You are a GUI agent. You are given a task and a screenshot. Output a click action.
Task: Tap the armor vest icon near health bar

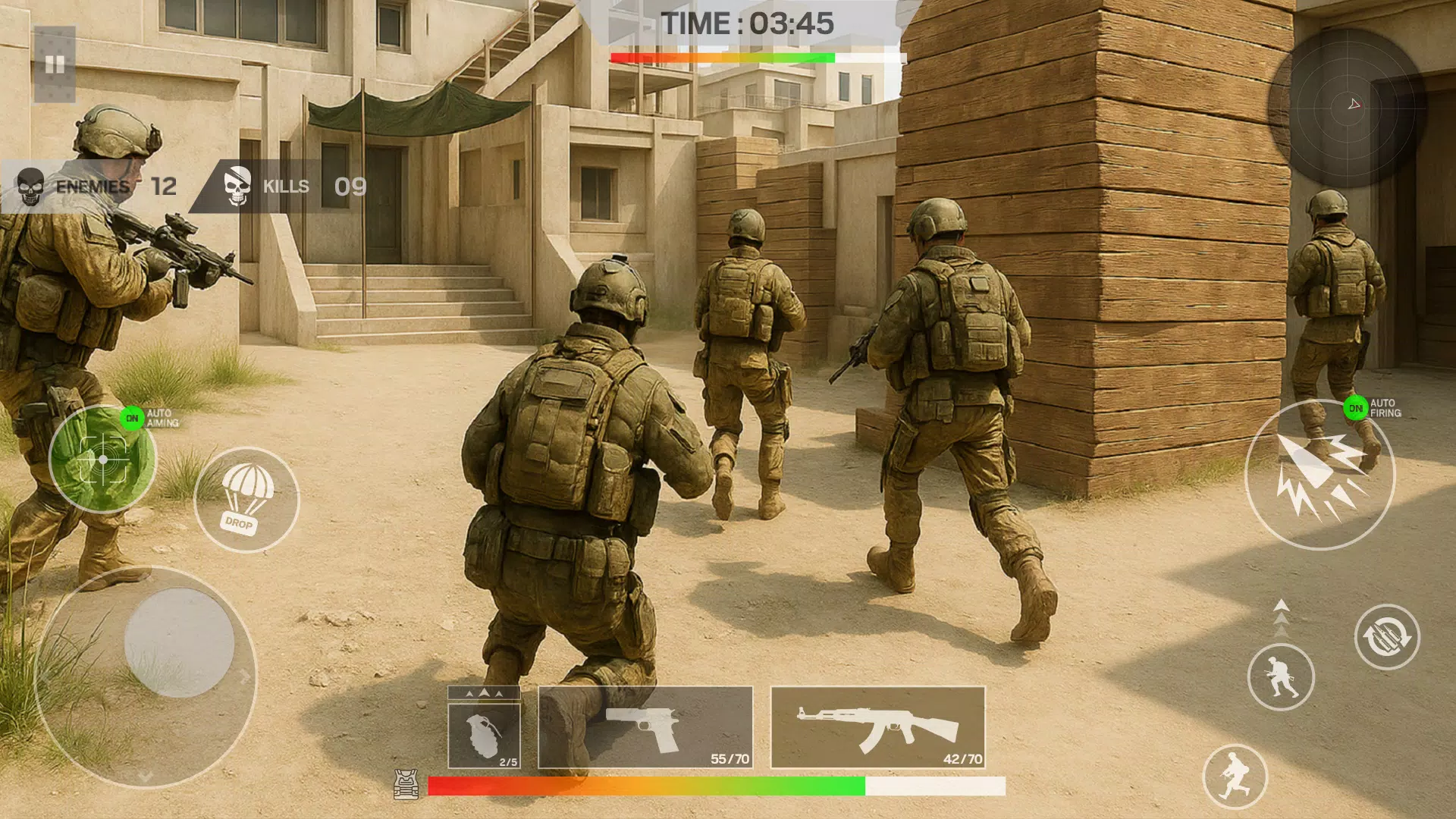click(x=406, y=786)
